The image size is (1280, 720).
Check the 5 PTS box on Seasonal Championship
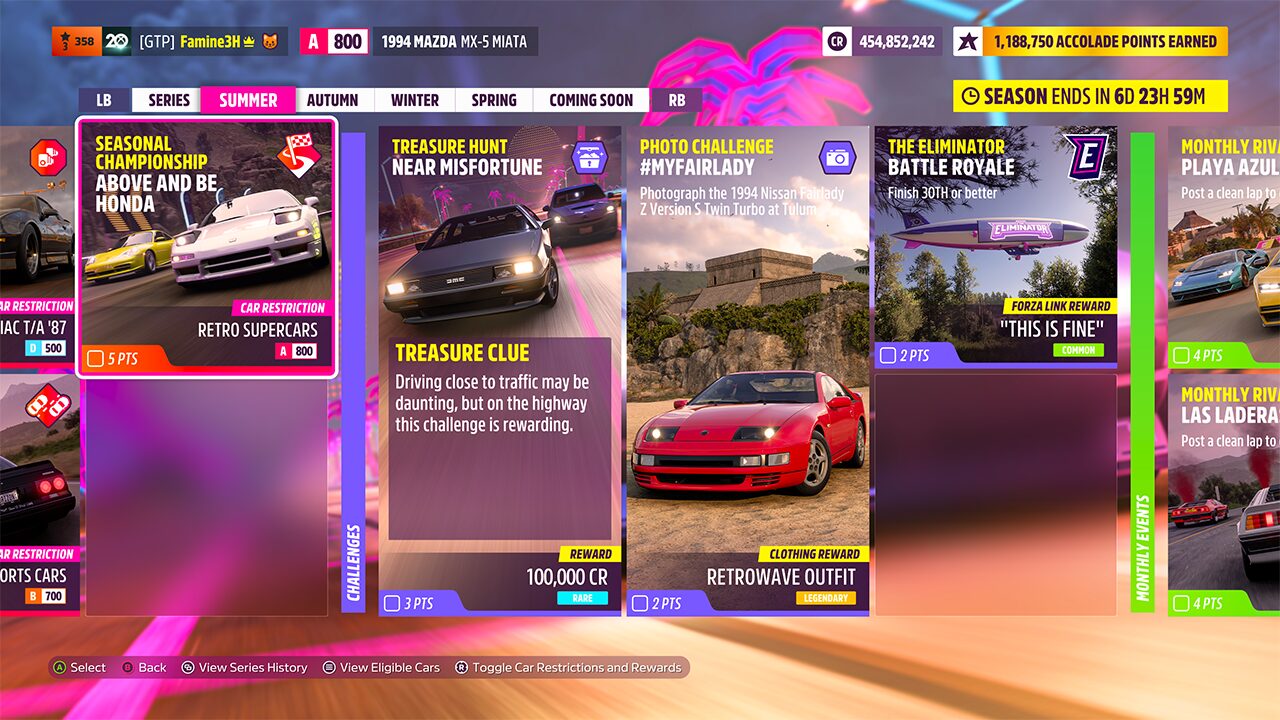coord(96,356)
